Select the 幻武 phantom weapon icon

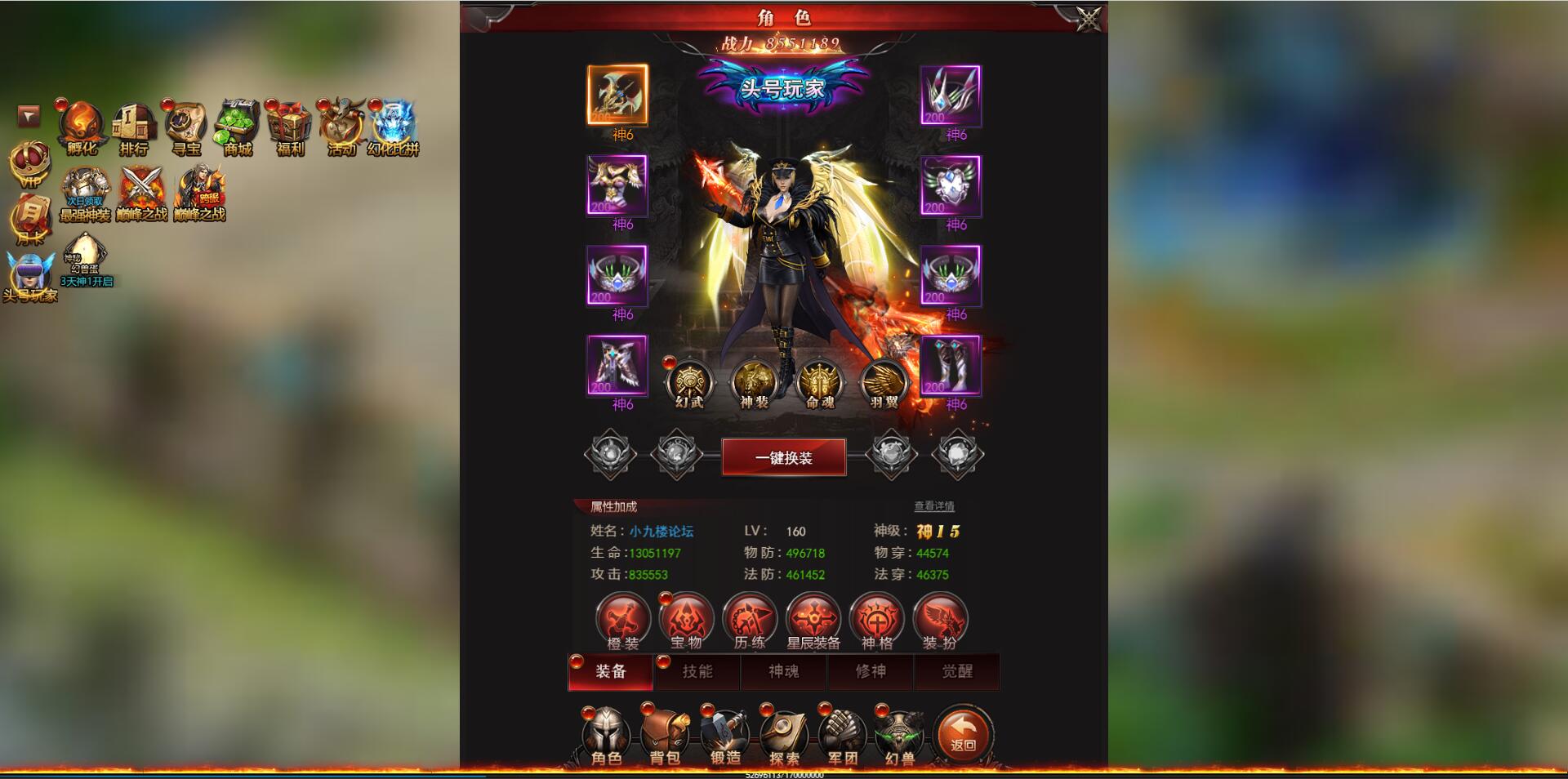click(690, 381)
